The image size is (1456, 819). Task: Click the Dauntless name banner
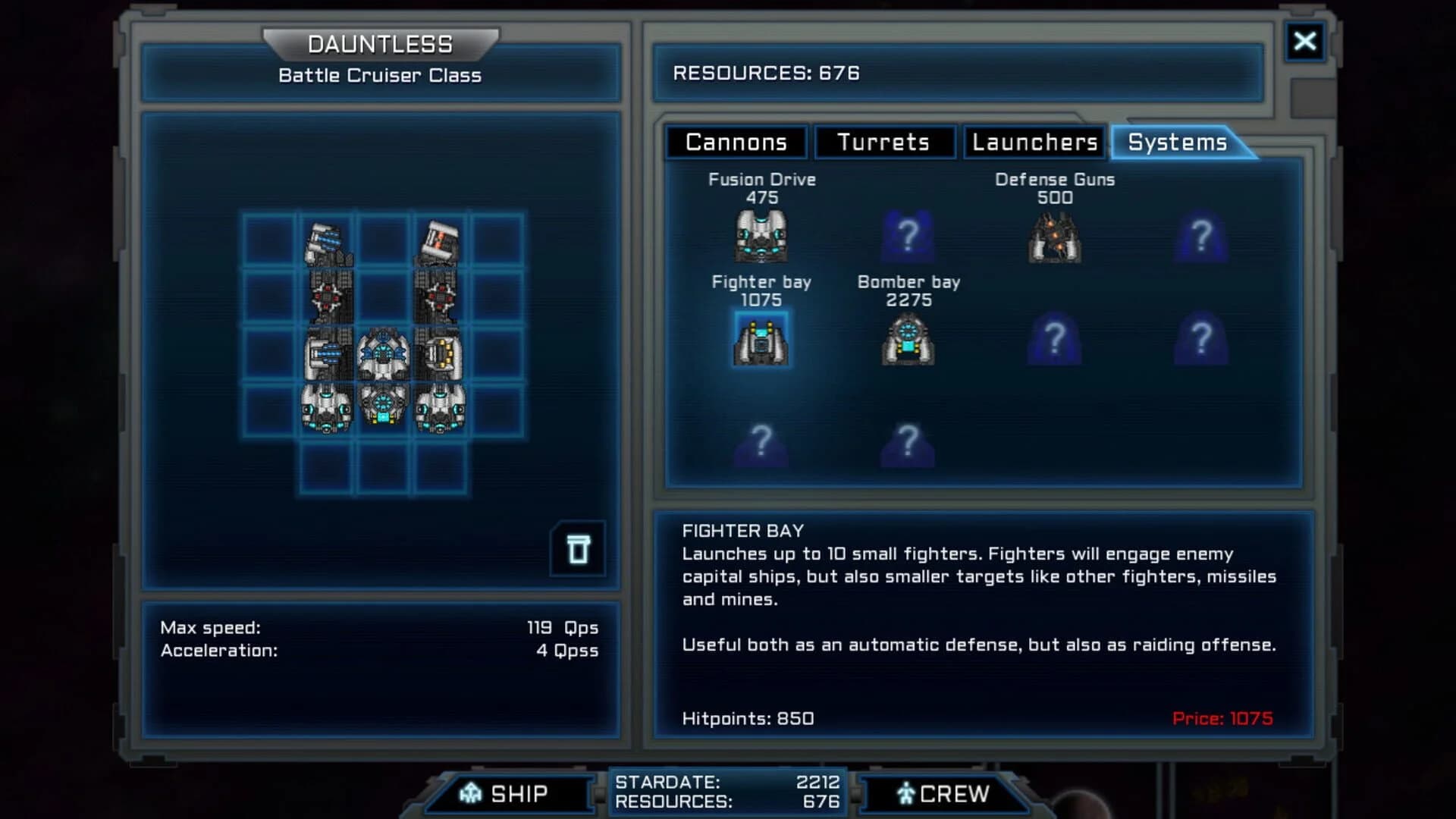[x=379, y=43]
